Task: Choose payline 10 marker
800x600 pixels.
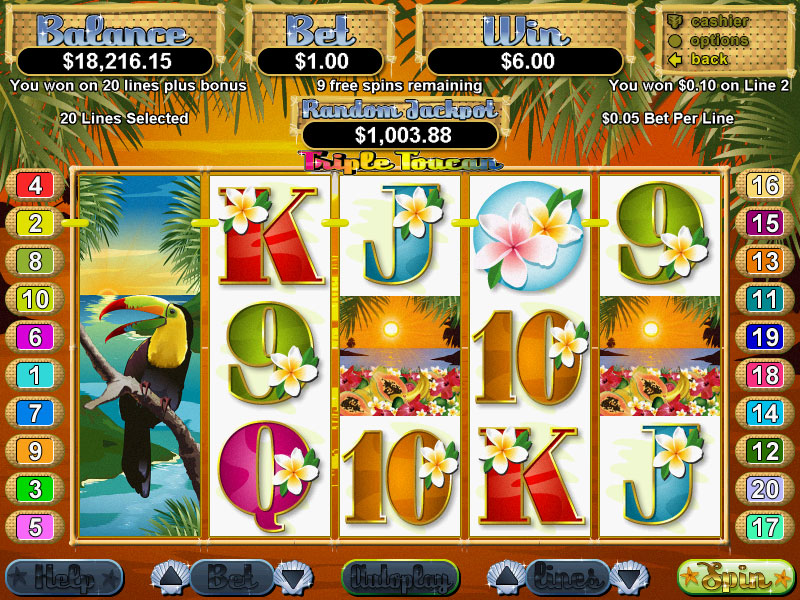Action: 35,298
